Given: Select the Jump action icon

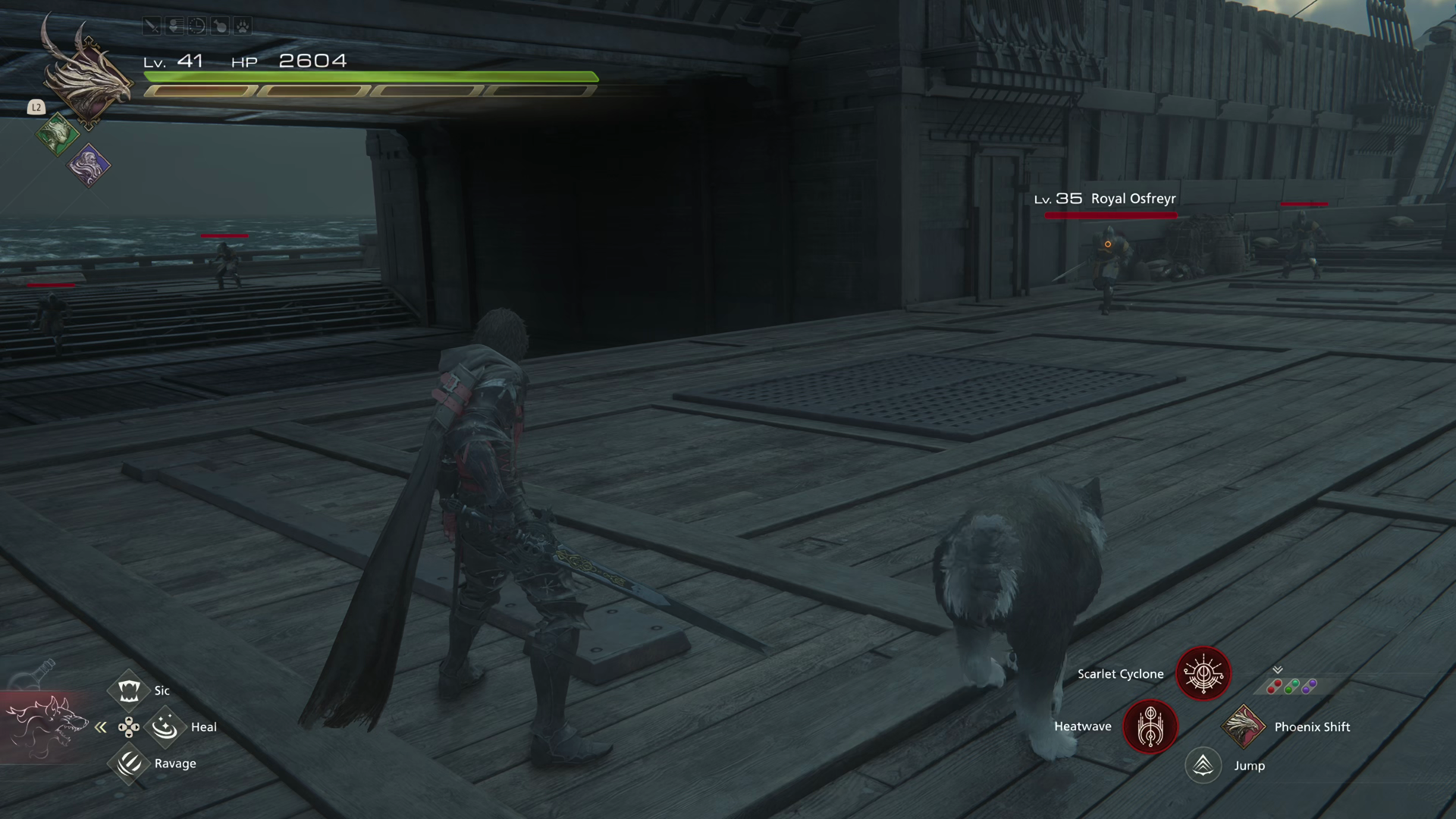Looking at the screenshot, I should click(1203, 765).
